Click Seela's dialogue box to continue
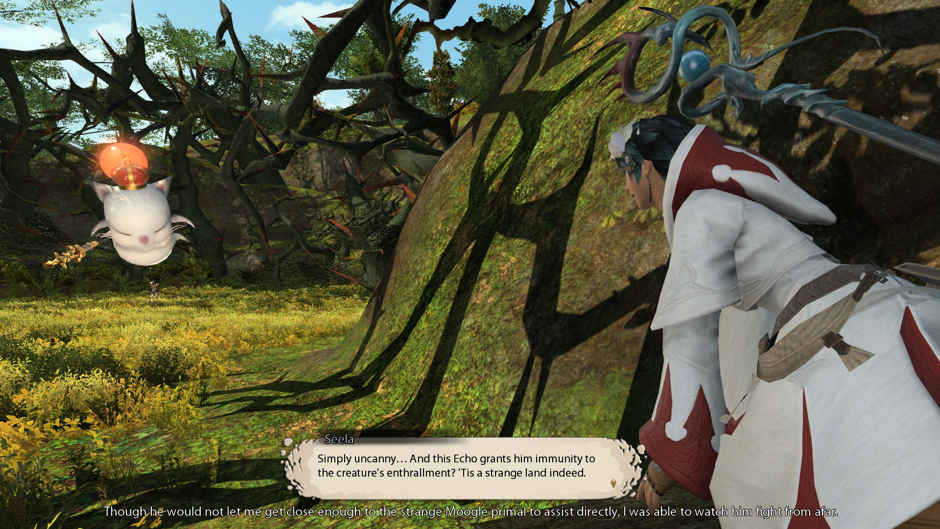Viewport: 940px width, 529px height. [462, 466]
